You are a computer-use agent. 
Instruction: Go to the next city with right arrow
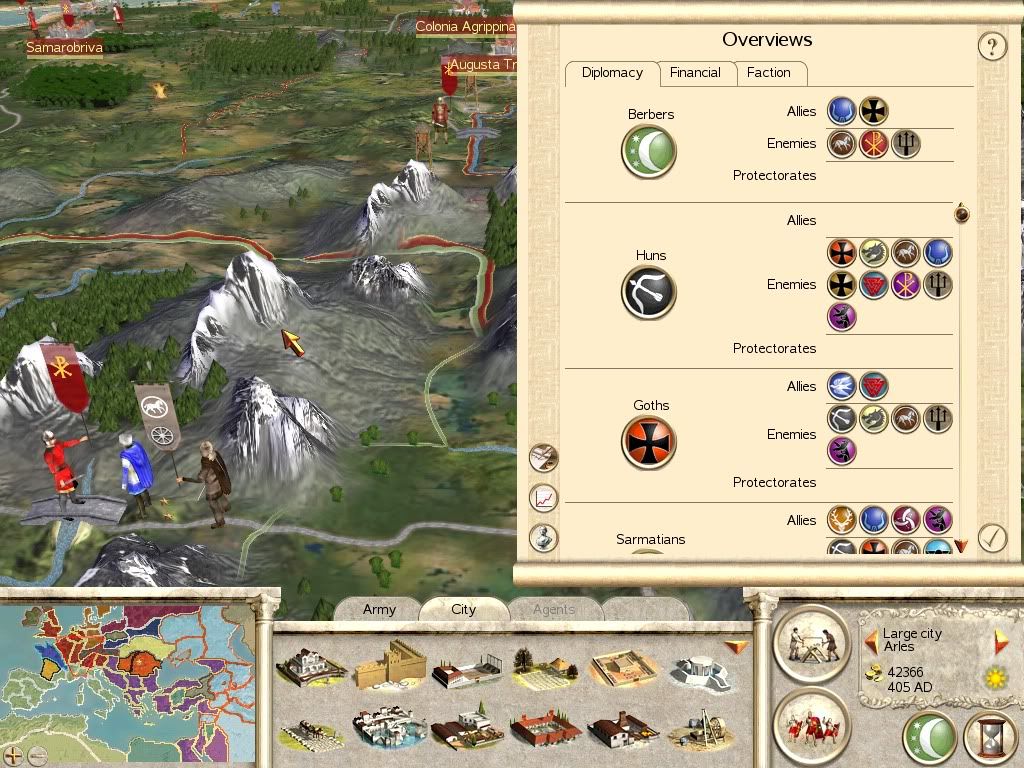[1001, 642]
